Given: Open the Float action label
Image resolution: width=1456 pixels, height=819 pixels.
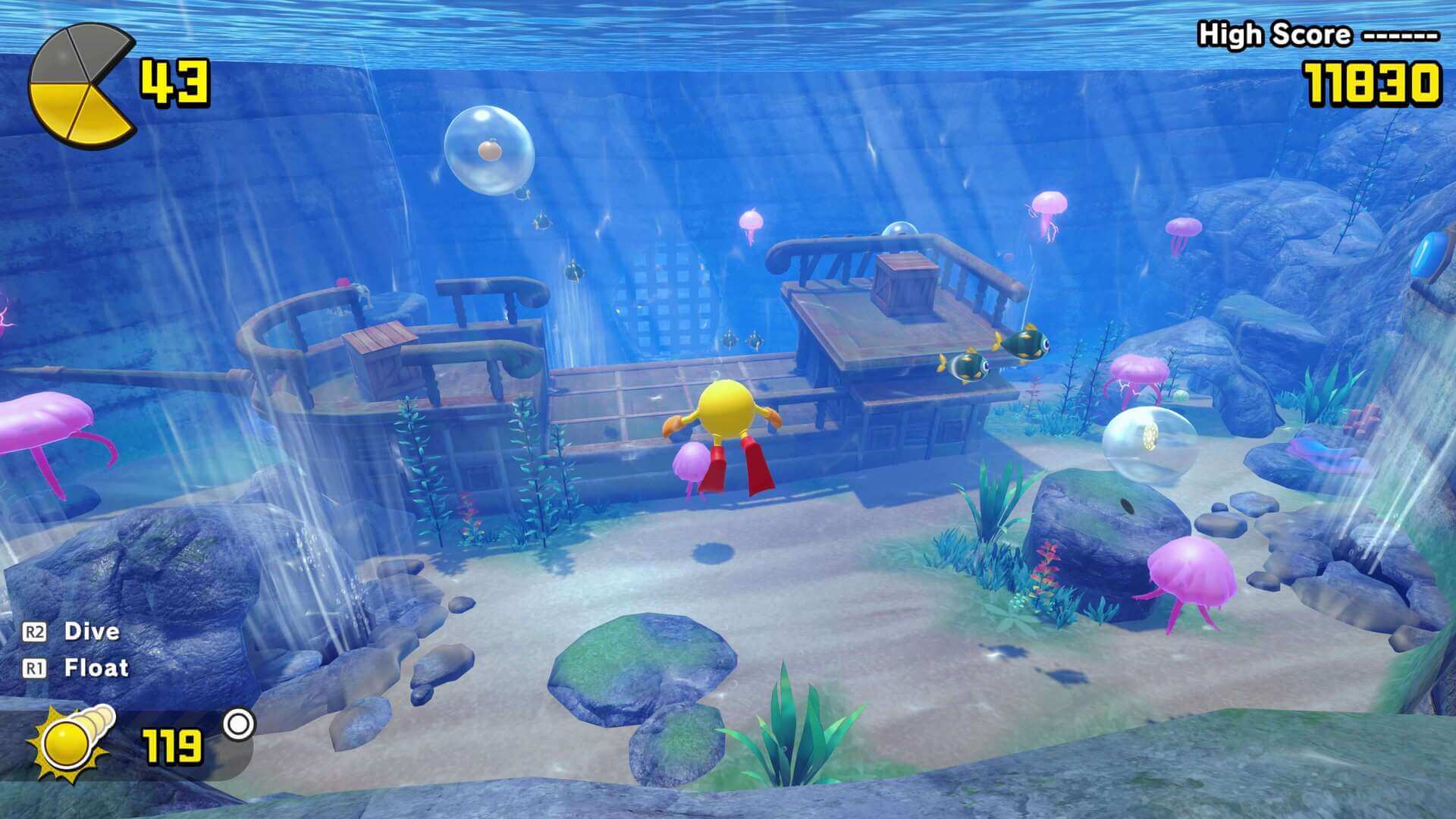Looking at the screenshot, I should pos(96,667).
